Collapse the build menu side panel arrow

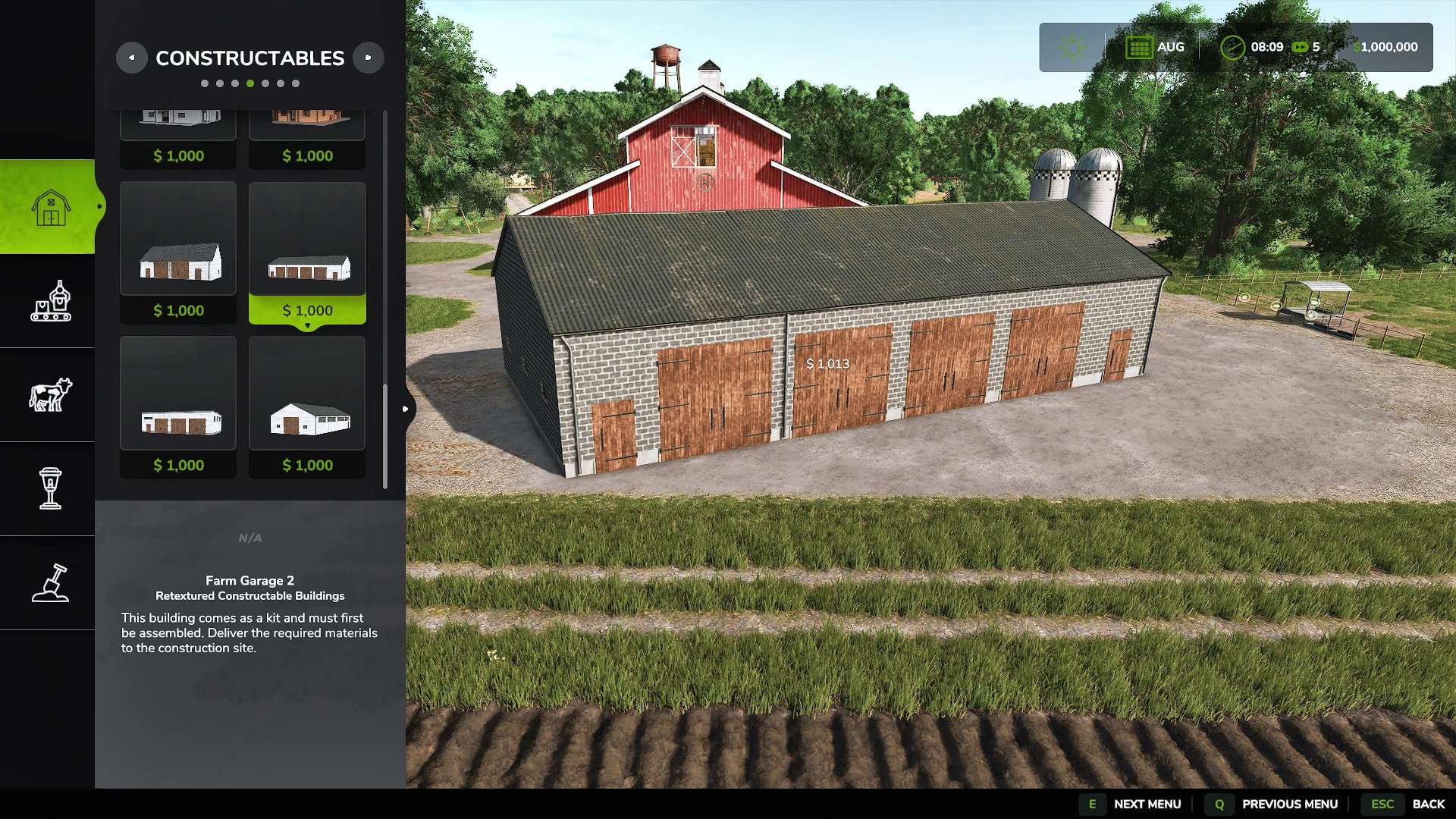[x=406, y=409]
